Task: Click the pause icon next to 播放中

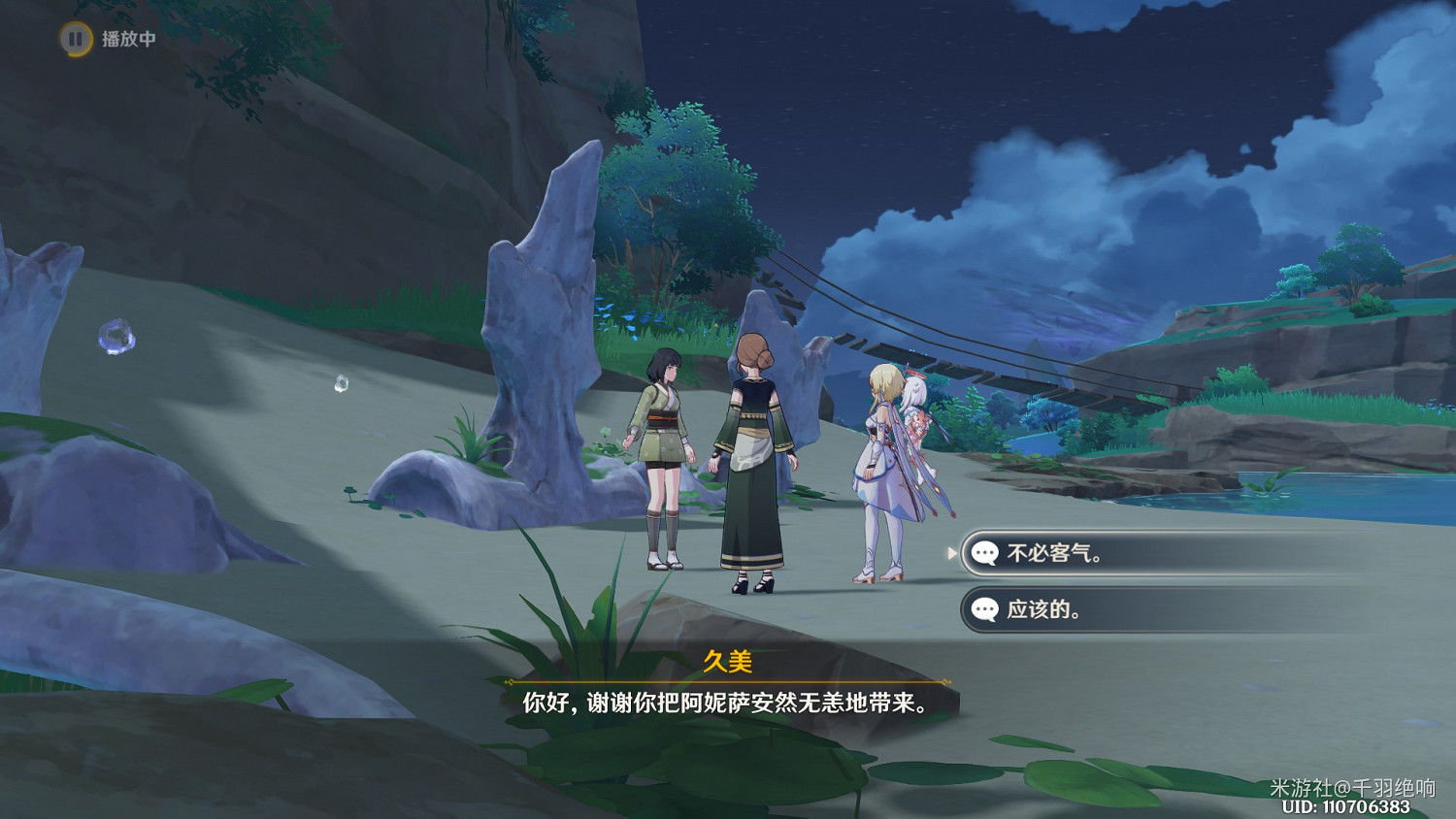Action: 75,40
